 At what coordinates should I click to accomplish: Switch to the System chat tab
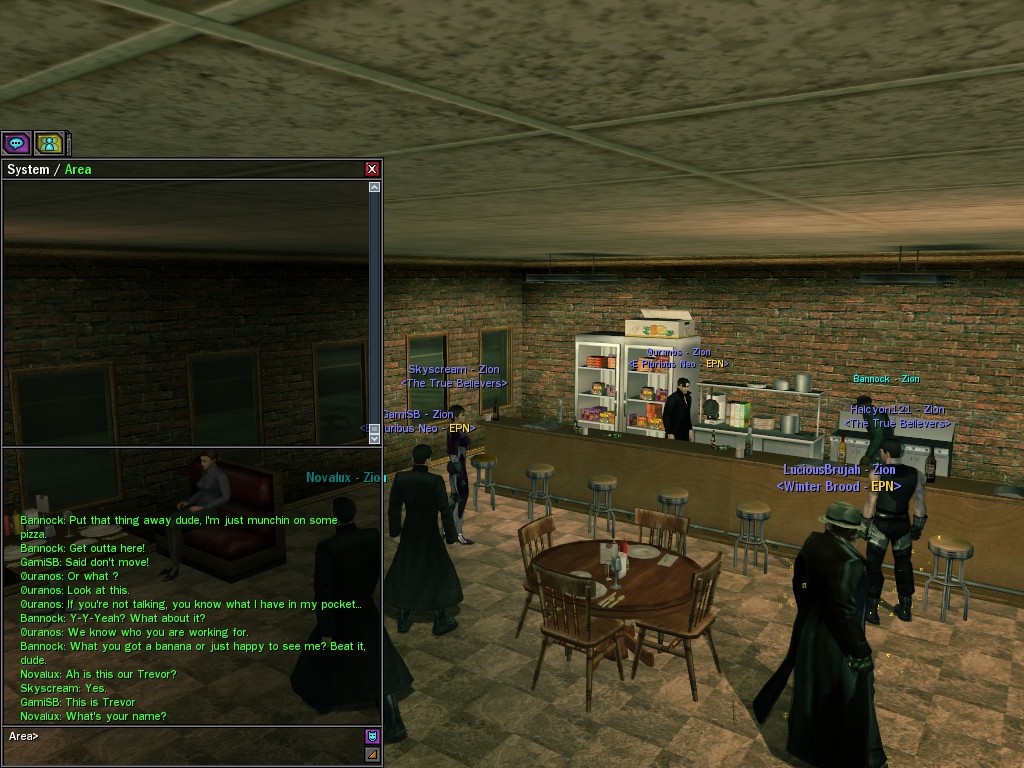(x=27, y=170)
